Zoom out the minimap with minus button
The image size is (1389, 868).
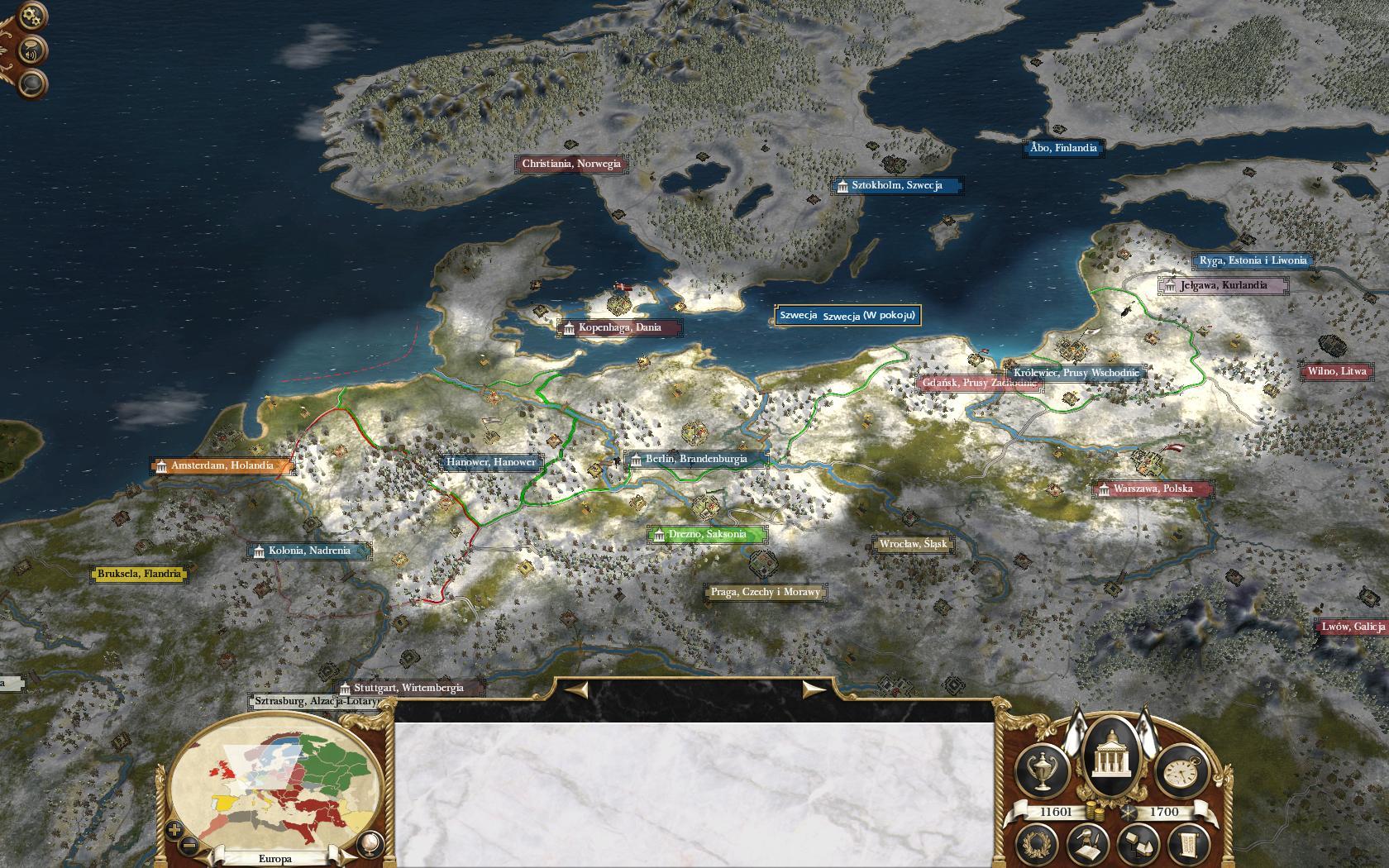189,845
